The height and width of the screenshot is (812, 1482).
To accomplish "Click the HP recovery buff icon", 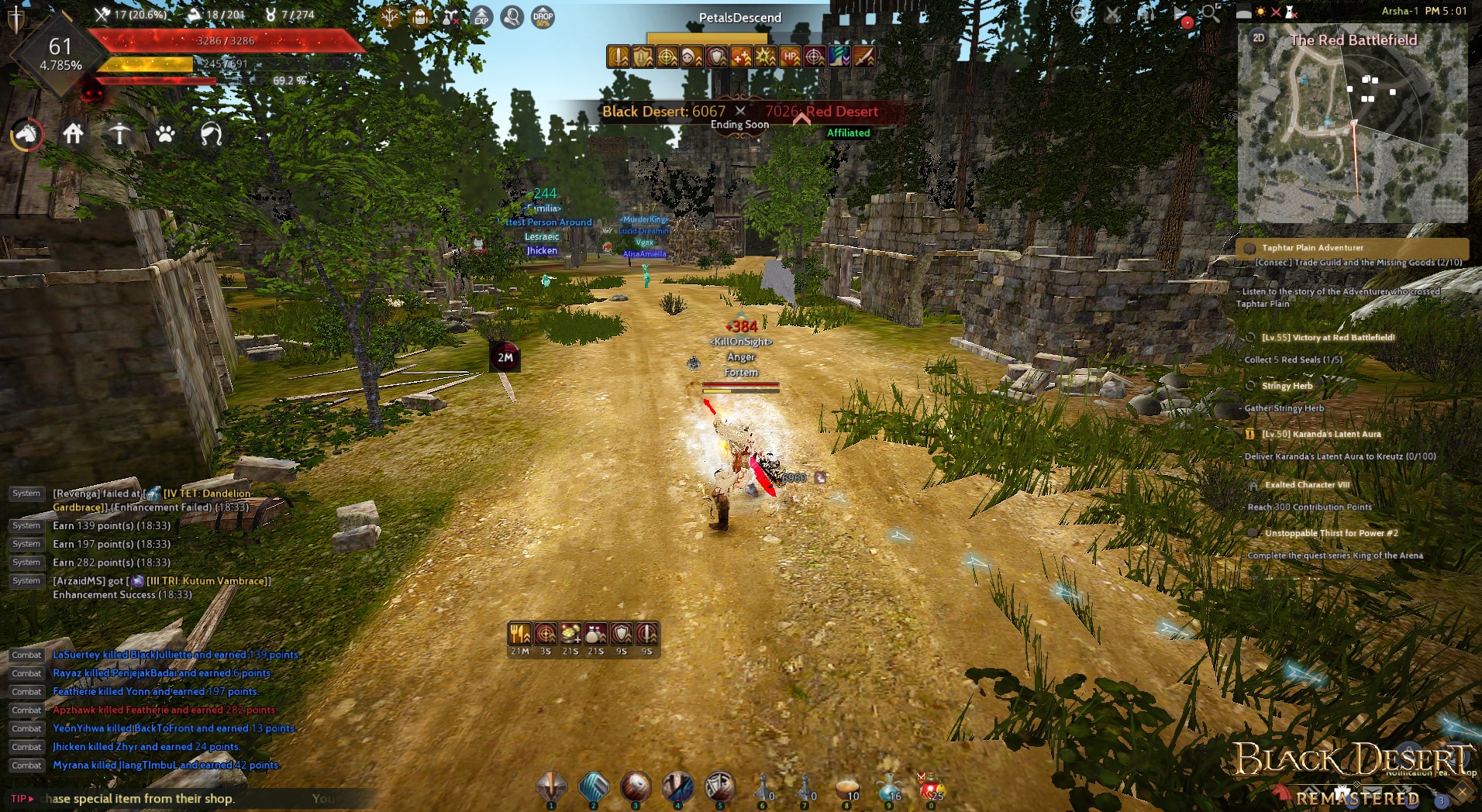I will (x=790, y=56).
